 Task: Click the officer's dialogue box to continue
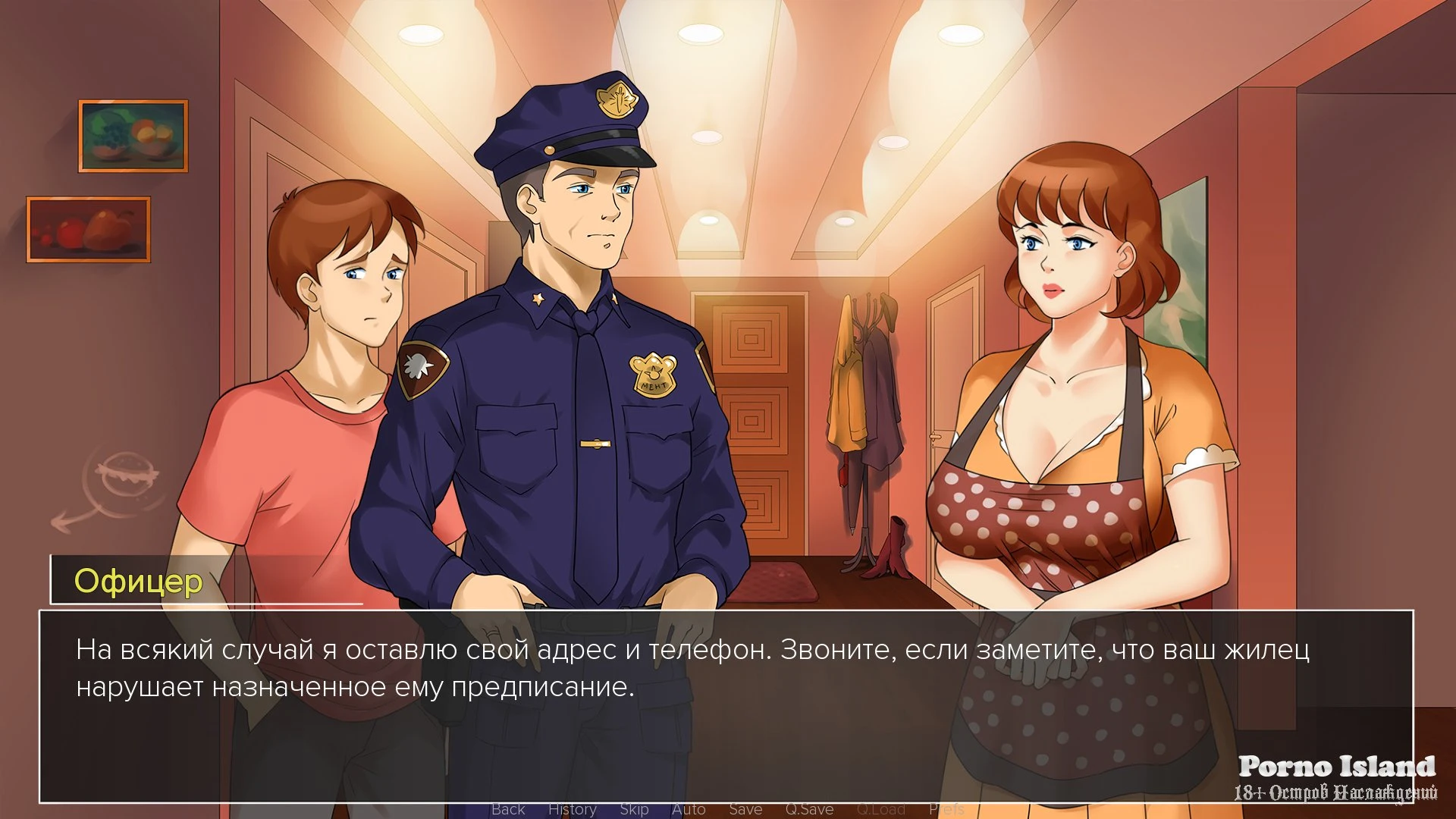726,705
